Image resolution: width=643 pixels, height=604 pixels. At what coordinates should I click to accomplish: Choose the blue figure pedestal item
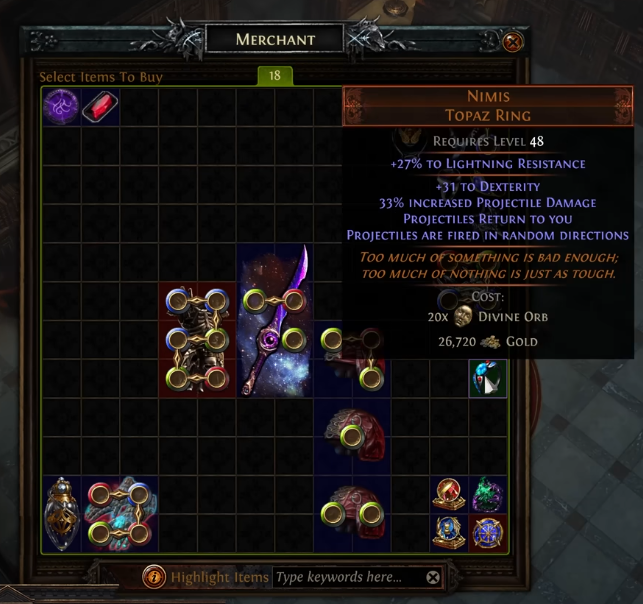[448, 532]
